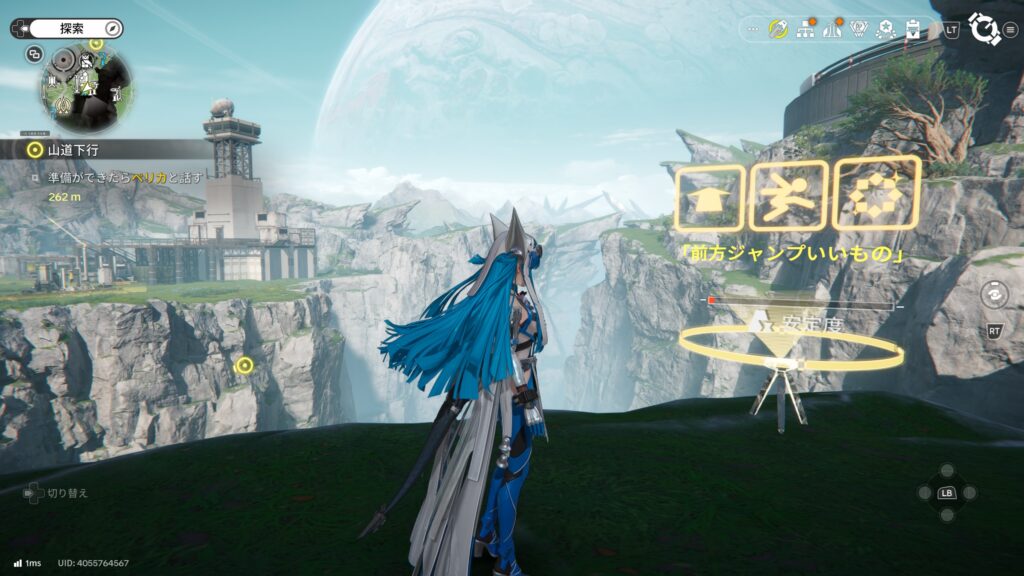Open the 山道下行 quest tracker
The width and height of the screenshot is (1024, 576).
69,150
